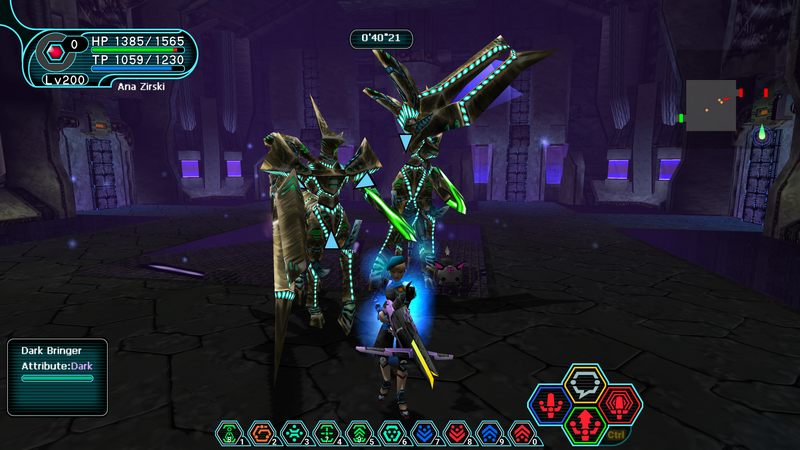Trigger the blue-bordered red attack hexagon

pos(549,403)
